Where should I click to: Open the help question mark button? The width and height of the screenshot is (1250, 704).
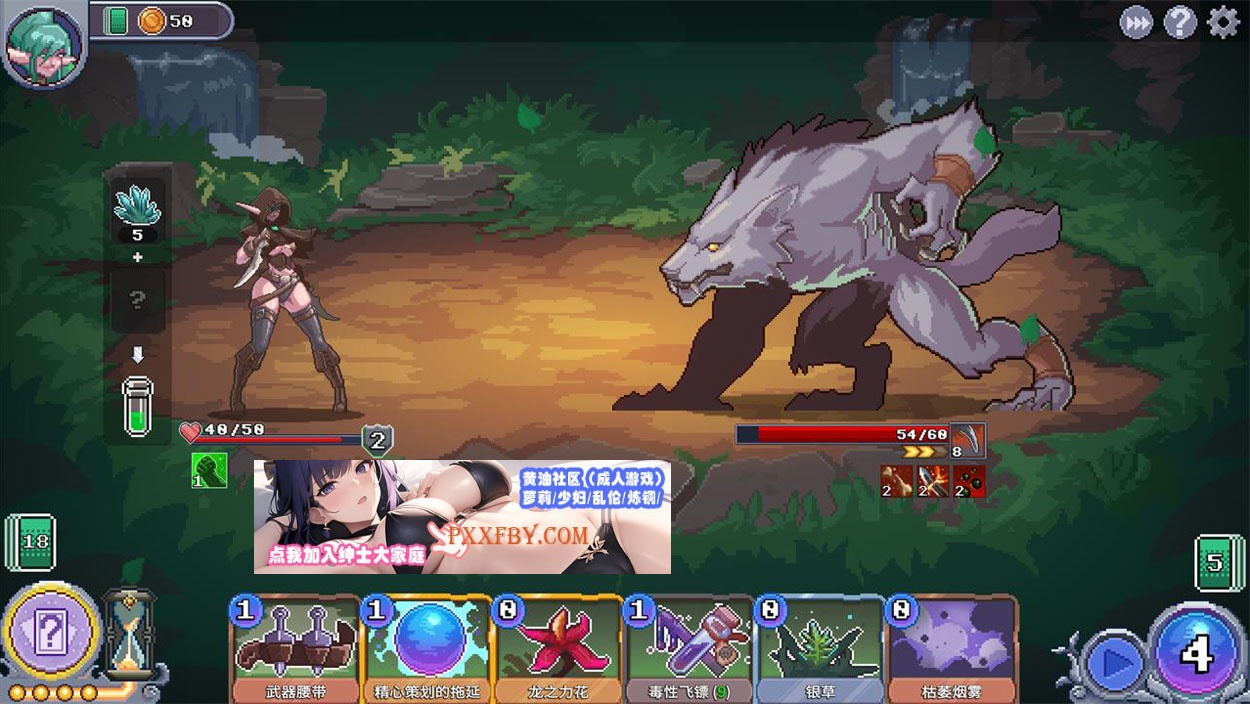click(x=1180, y=22)
